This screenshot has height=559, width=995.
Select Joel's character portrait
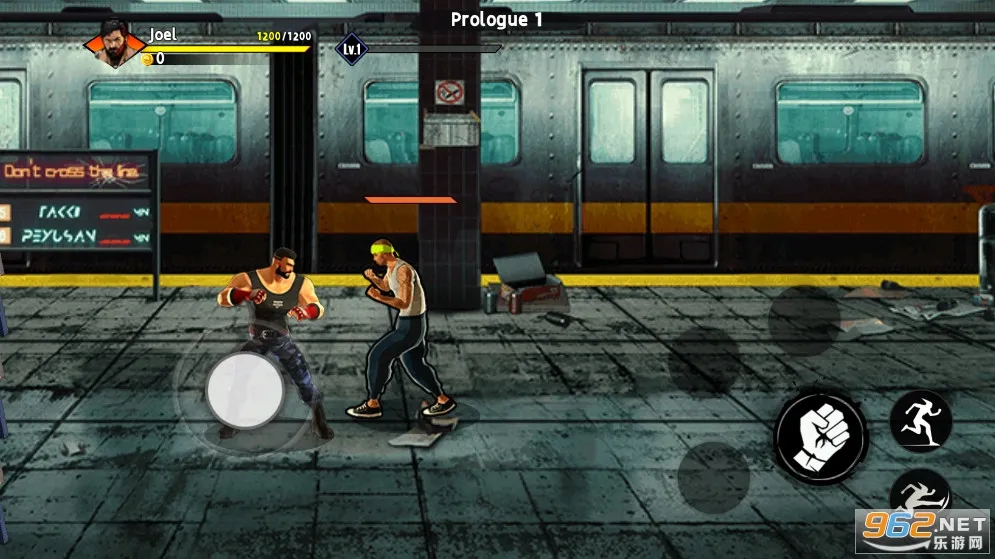tap(112, 46)
